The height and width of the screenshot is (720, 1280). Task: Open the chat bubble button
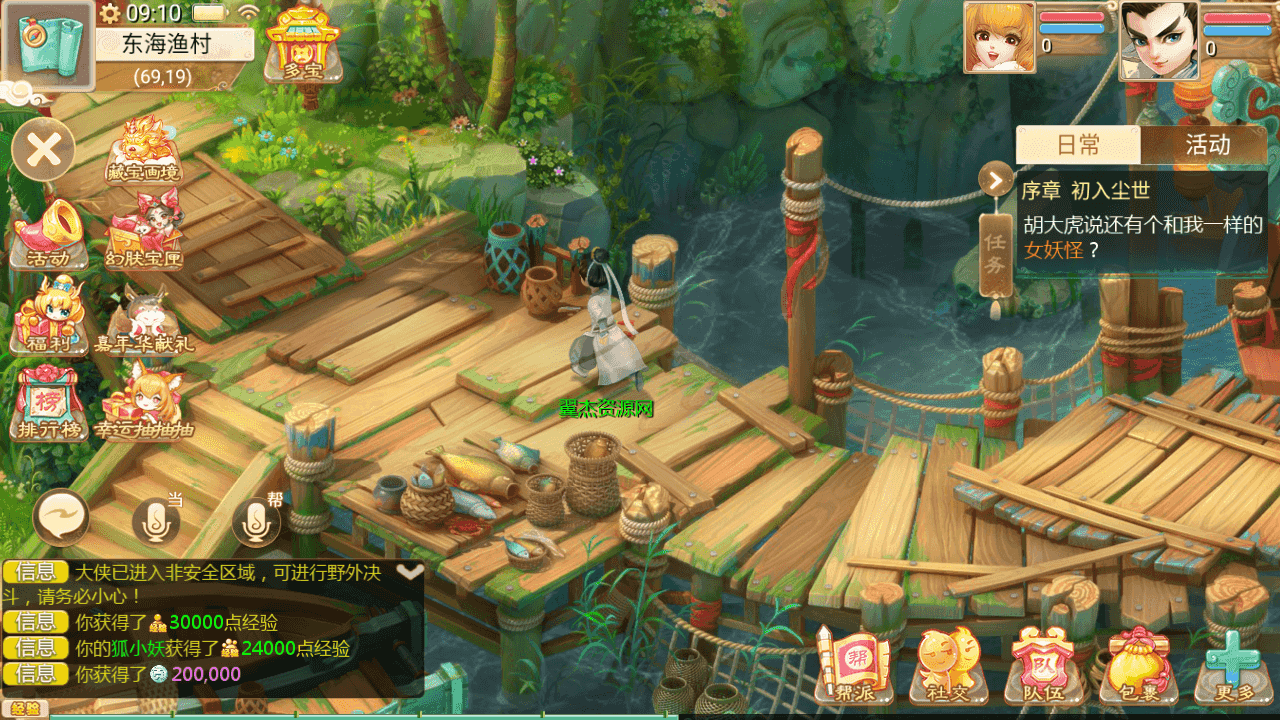click(61, 518)
